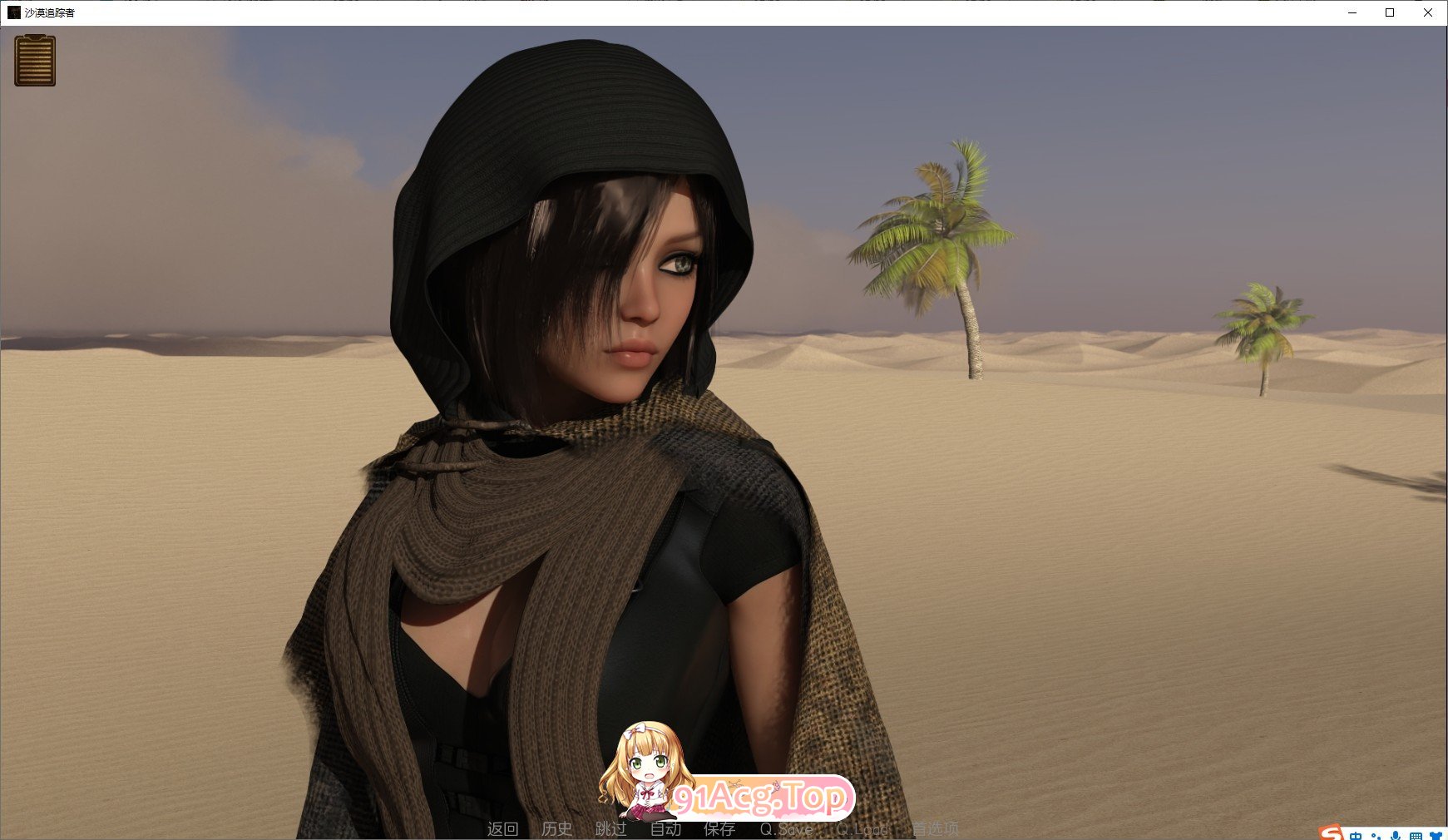This screenshot has height=840, width=1448.
Task: Click the Sogou input method logo
Action: (1331, 834)
